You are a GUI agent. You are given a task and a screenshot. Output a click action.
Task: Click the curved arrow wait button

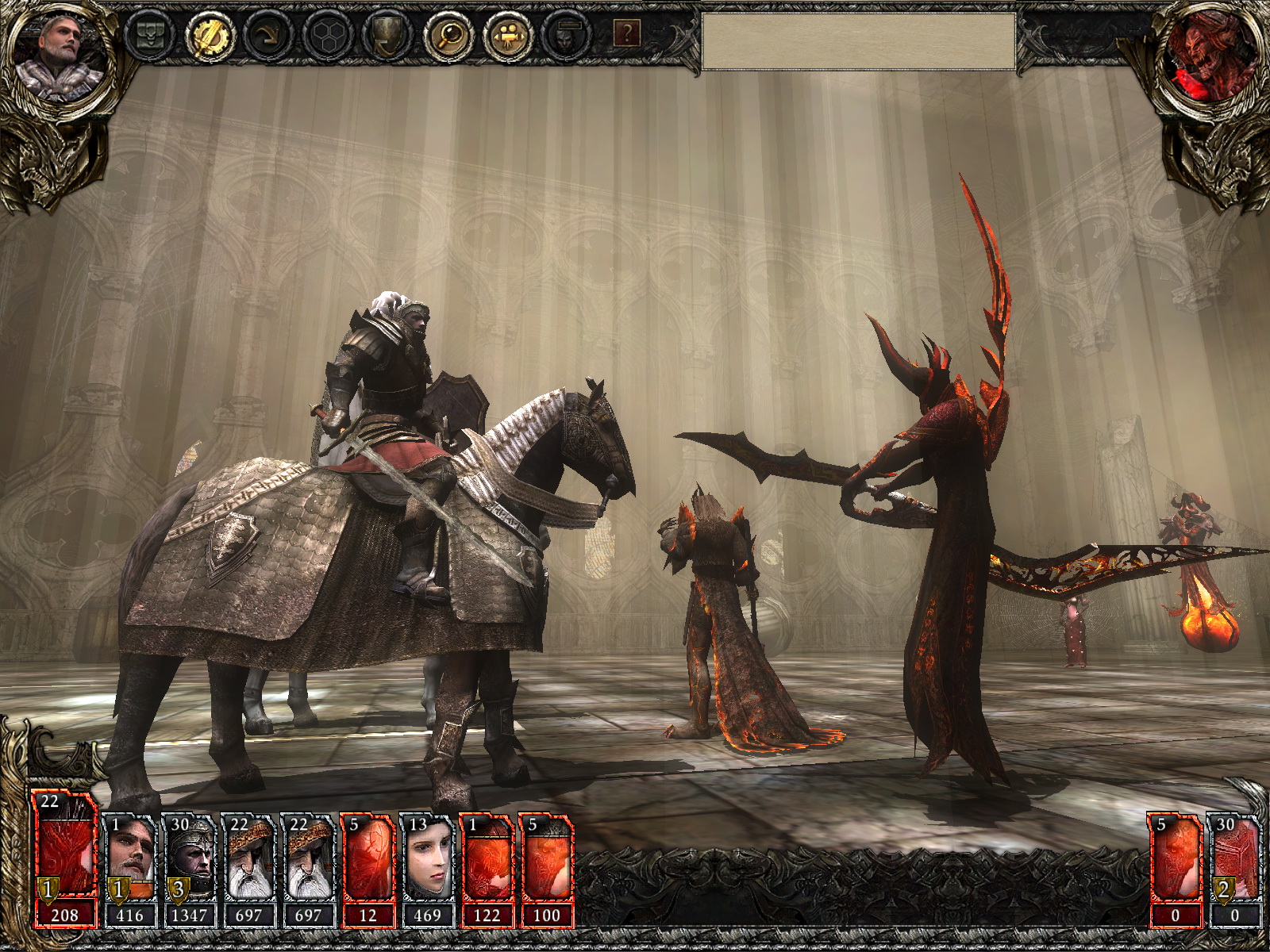268,35
